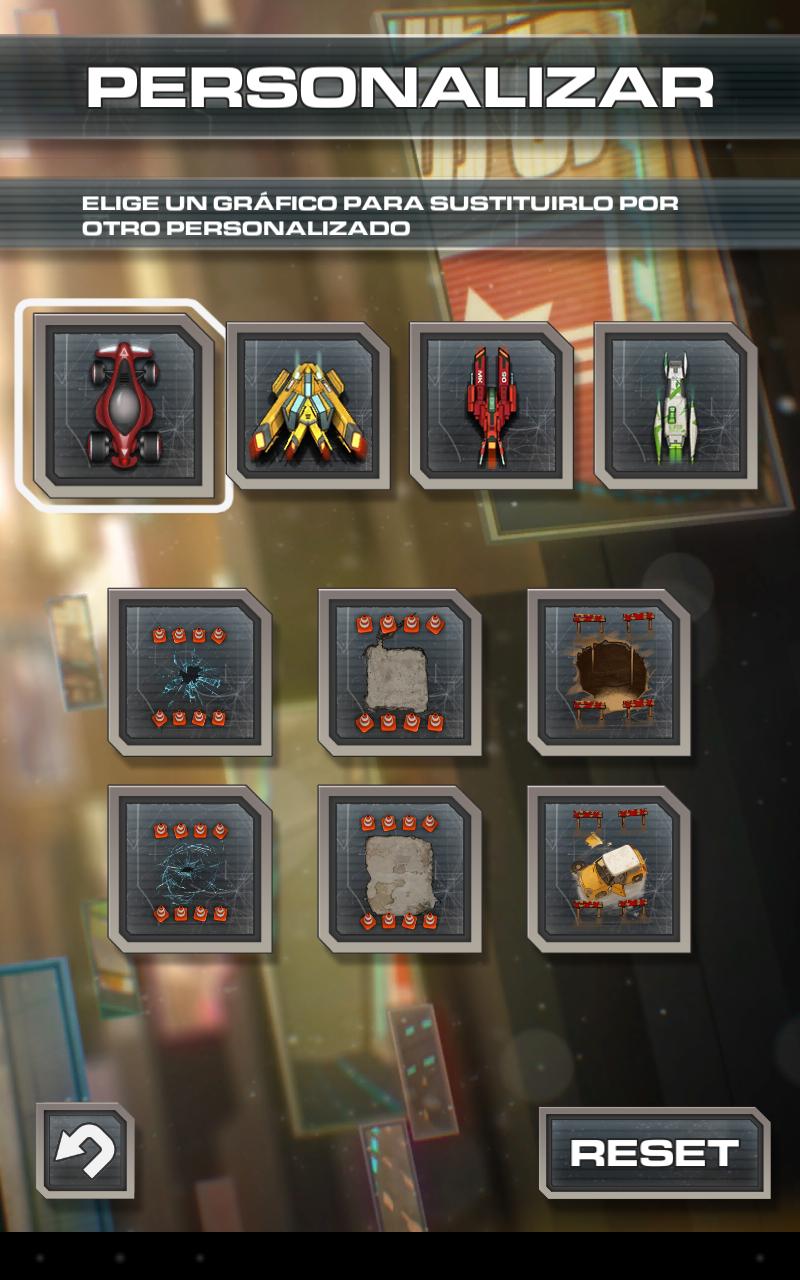Viewport: 800px width, 1280px height.
Task: Select the cracked stone slab obstacle
Action: coord(399,868)
